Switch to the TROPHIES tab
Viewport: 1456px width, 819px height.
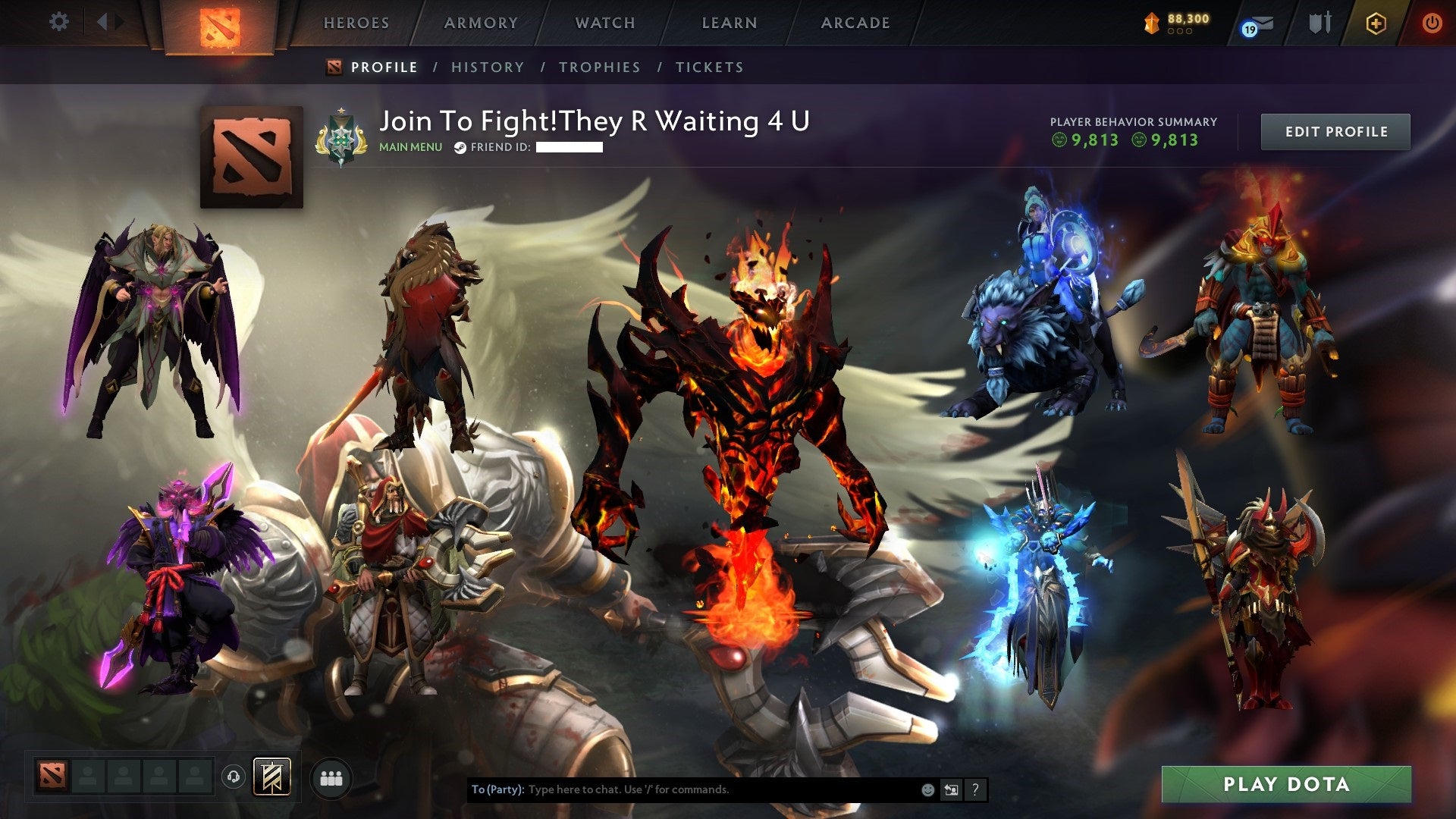(x=598, y=67)
